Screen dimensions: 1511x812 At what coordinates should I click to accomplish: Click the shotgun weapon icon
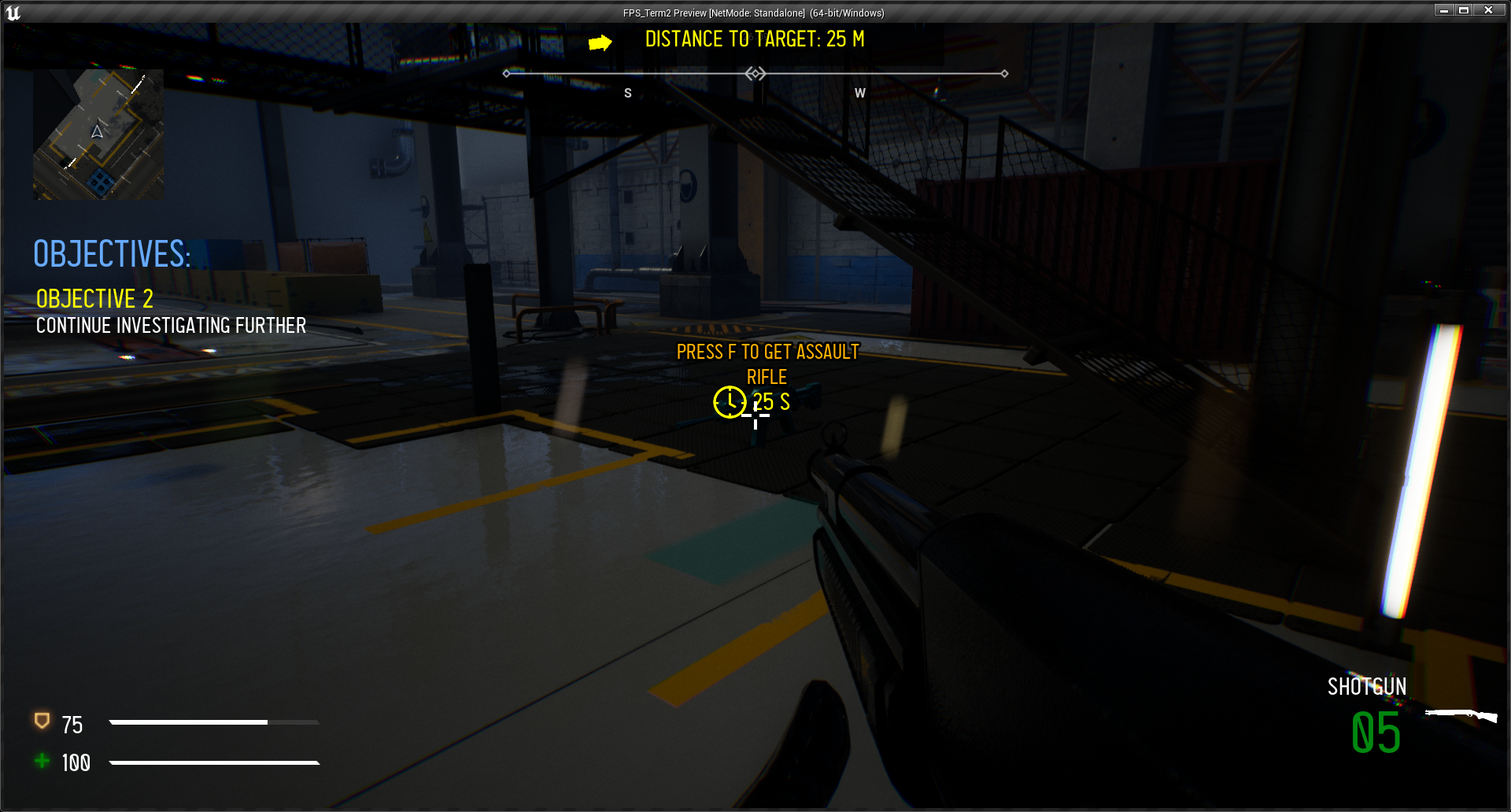1461,715
